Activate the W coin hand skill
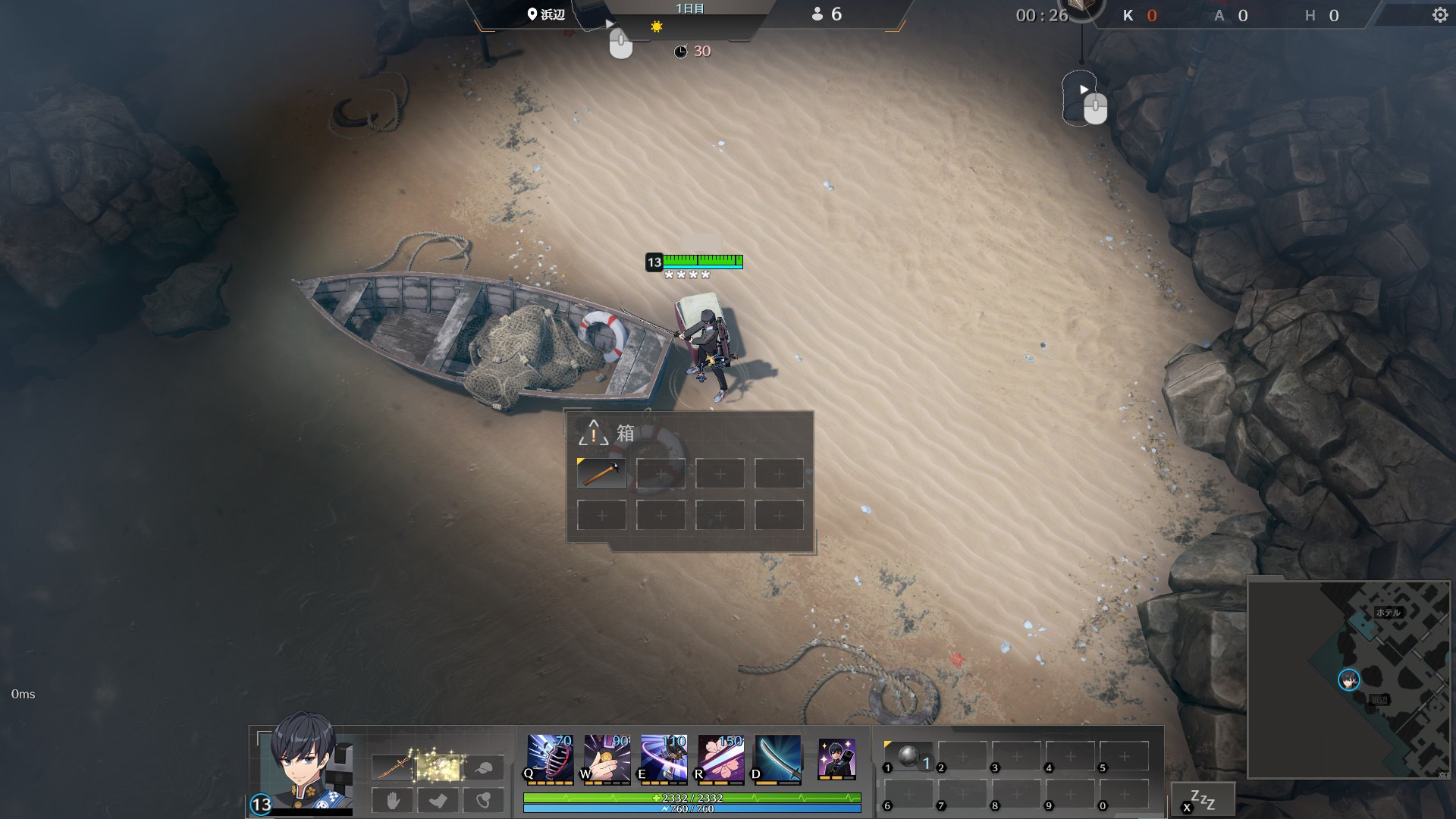Image resolution: width=1456 pixels, height=819 pixels. 607,758
